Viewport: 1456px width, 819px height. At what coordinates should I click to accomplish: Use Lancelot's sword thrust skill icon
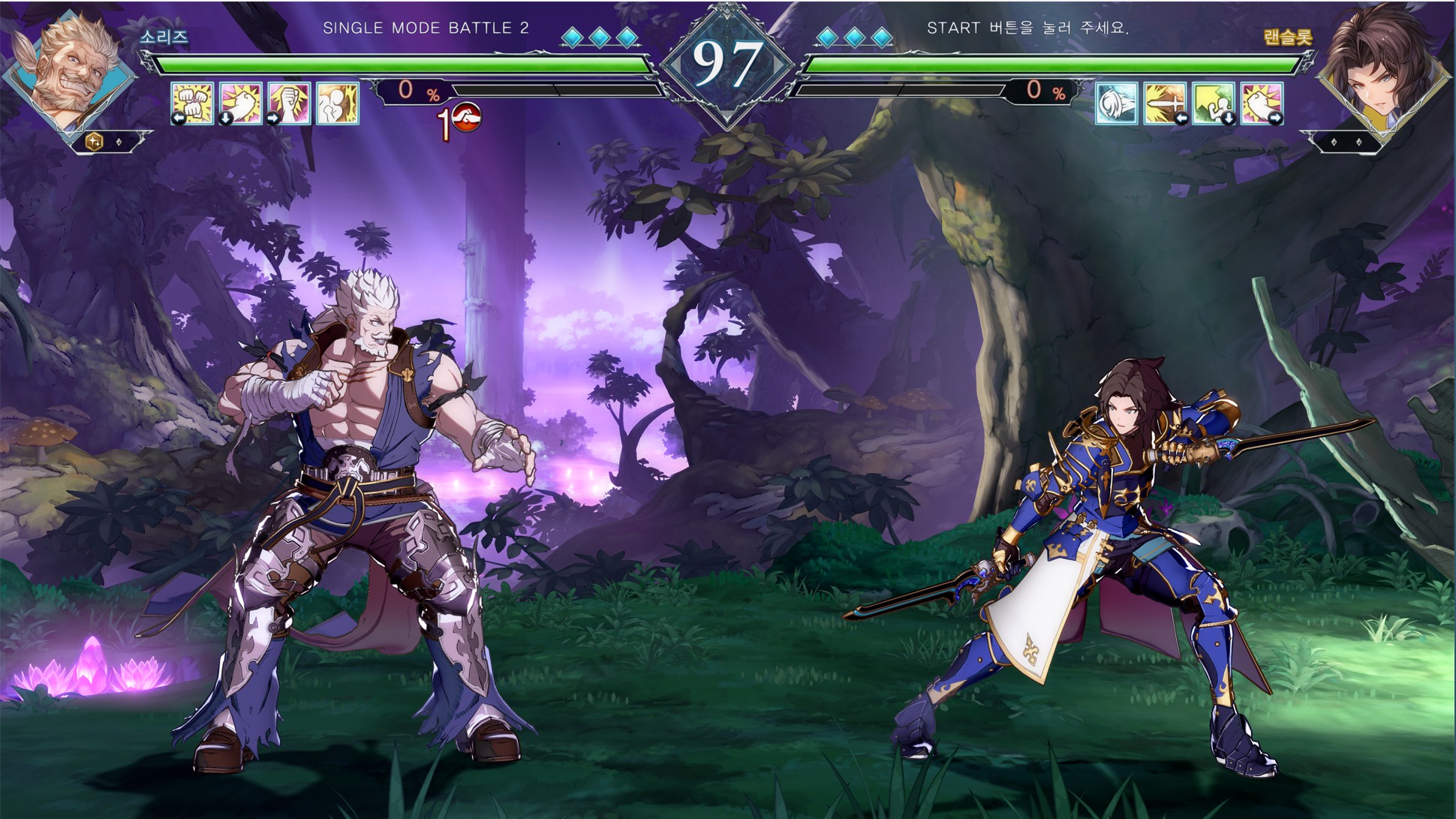1165,103
